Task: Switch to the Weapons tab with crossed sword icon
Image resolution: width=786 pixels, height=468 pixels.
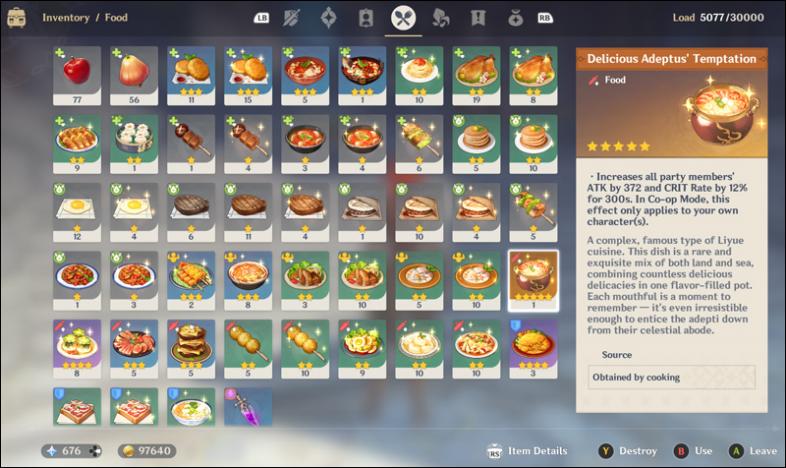Action: point(292,17)
